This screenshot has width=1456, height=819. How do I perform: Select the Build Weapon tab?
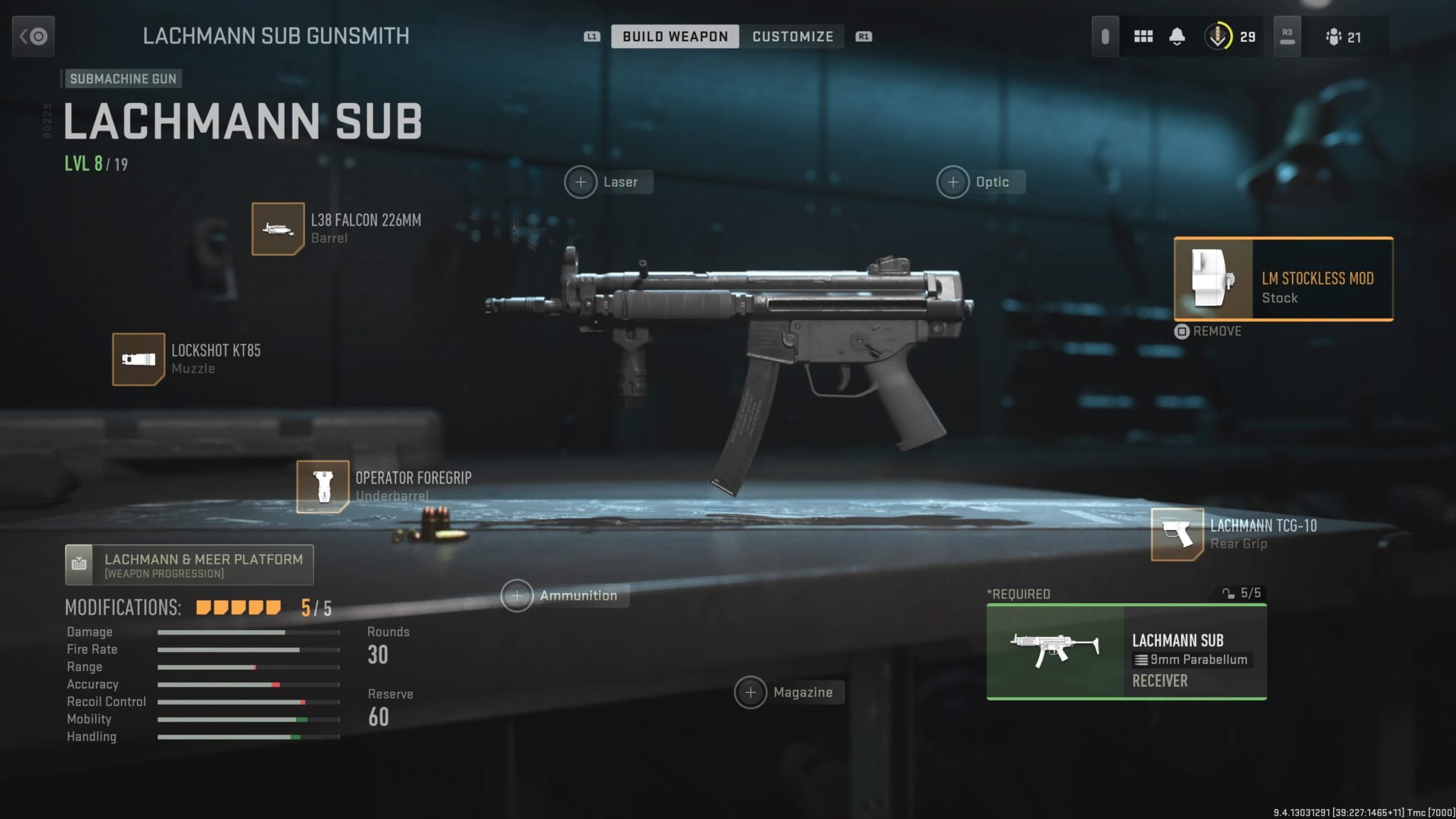[675, 36]
